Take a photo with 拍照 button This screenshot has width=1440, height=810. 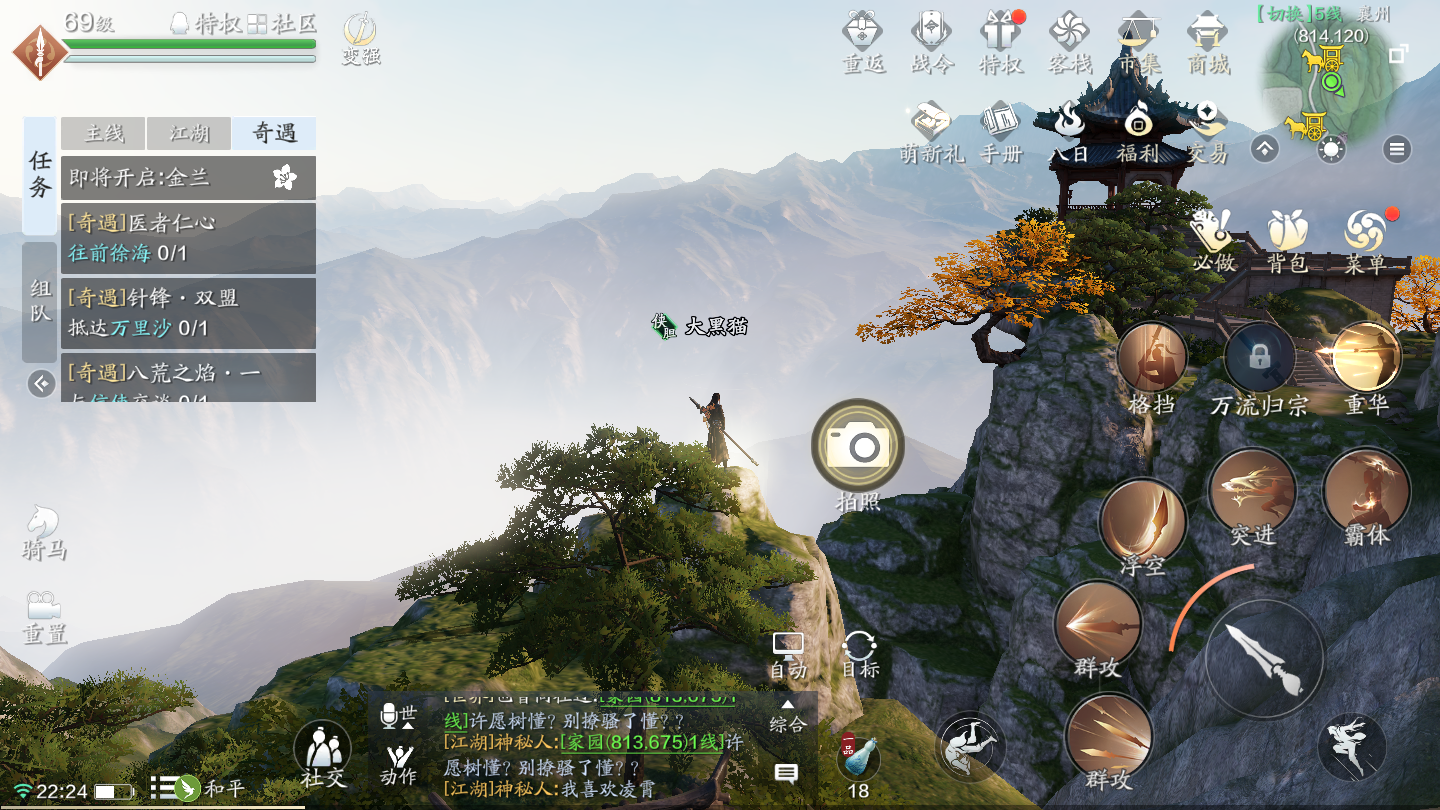pyautogui.click(x=858, y=446)
